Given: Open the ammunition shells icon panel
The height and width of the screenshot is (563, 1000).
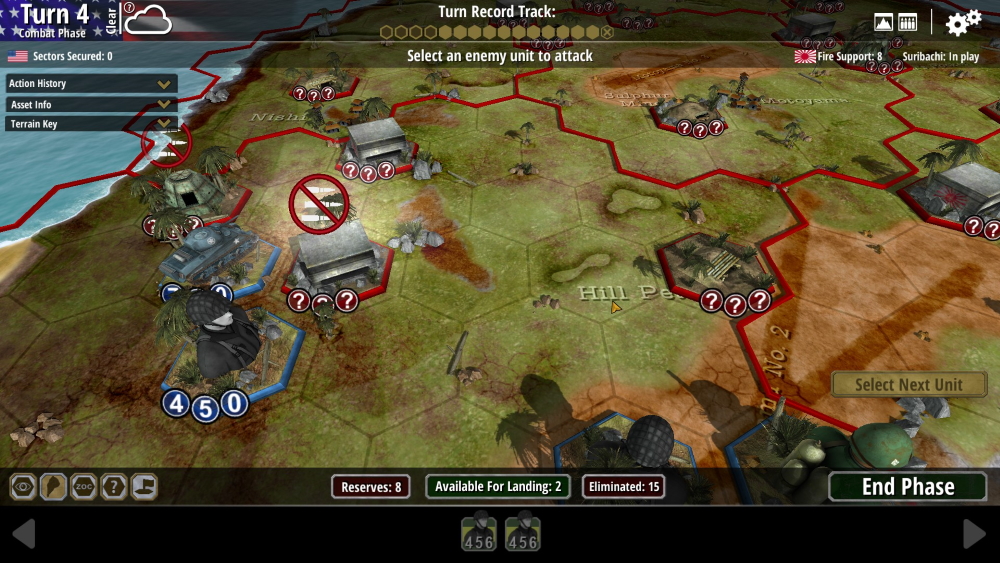Looking at the screenshot, I should pos(908,22).
